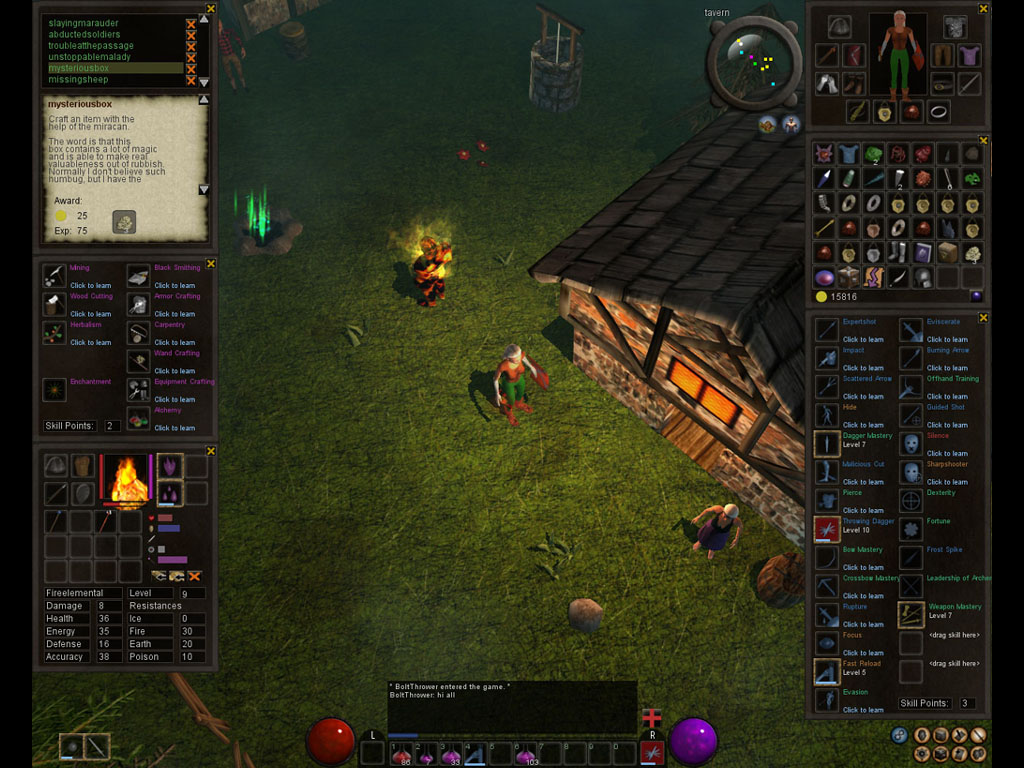Choose the Throwing Dagger skill icon
Screen dimensions: 1024x768
pos(827,529)
